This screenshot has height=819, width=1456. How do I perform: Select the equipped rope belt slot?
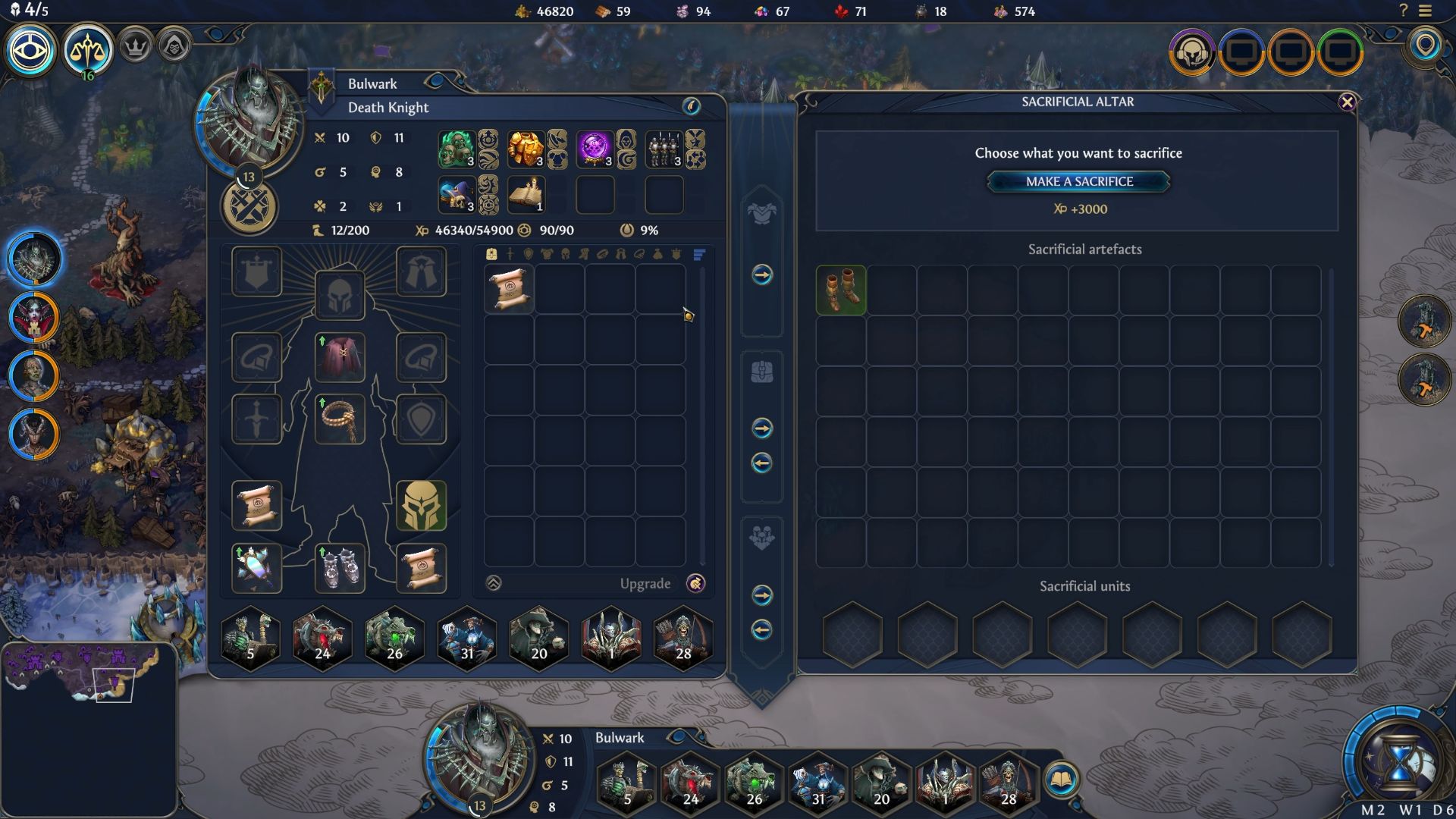340,419
